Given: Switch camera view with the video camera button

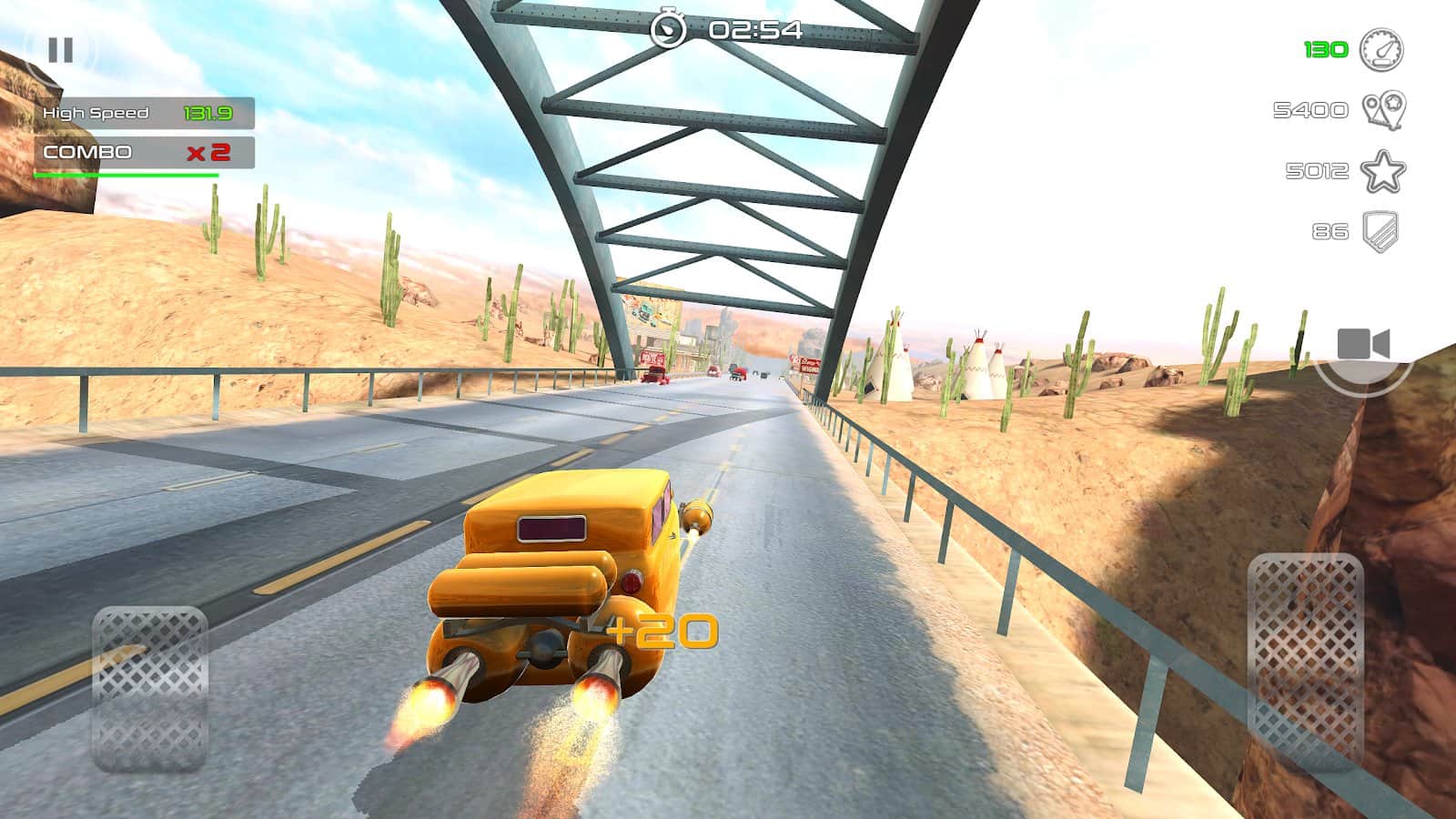Looking at the screenshot, I should (x=1363, y=346).
